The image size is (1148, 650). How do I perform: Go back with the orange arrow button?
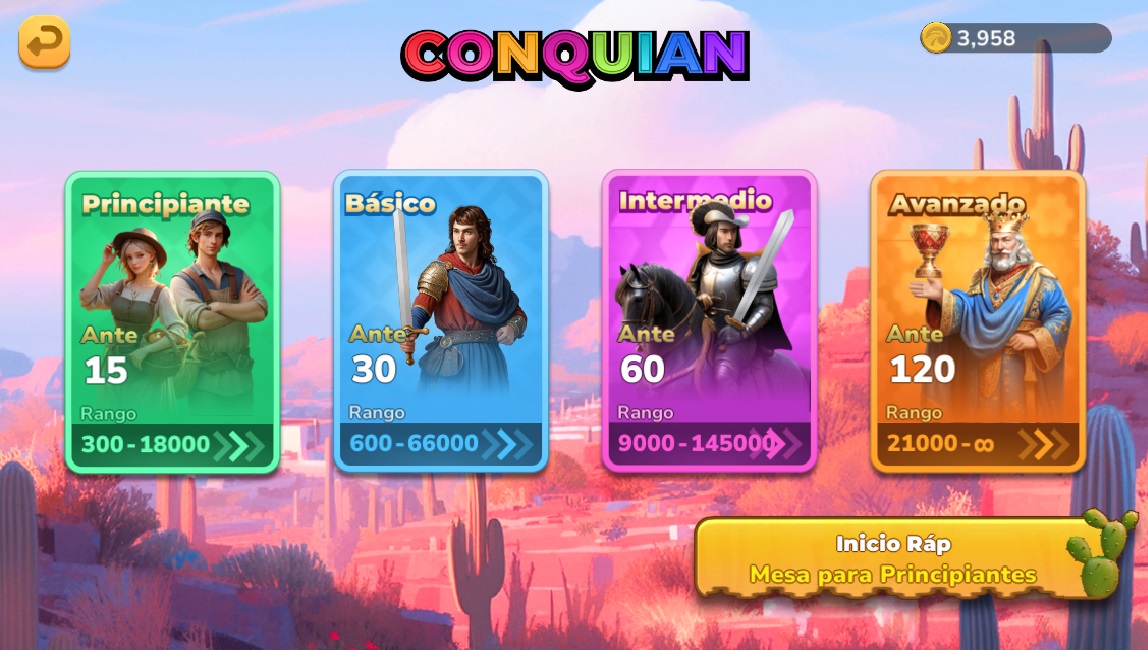(x=44, y=42)
